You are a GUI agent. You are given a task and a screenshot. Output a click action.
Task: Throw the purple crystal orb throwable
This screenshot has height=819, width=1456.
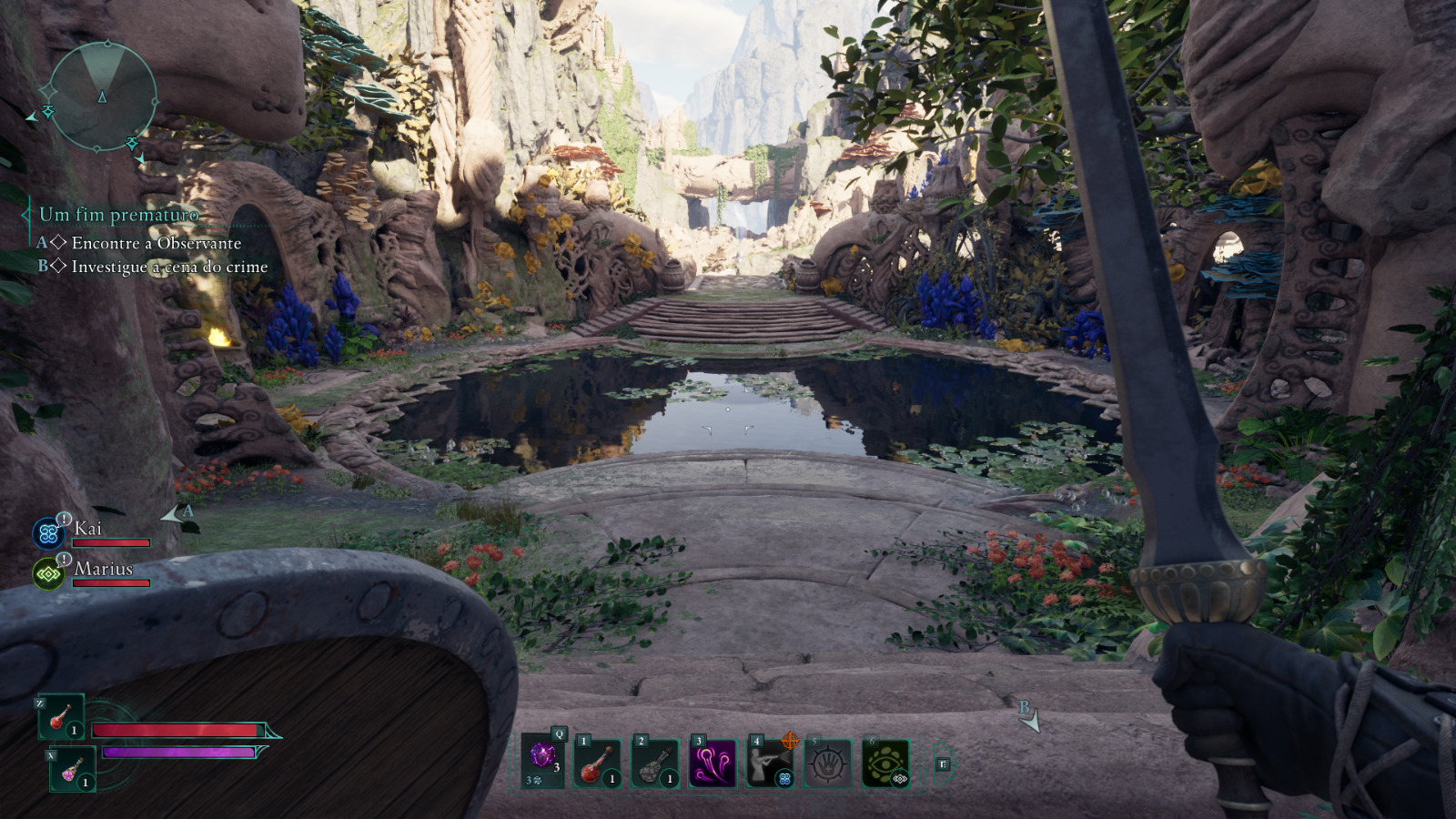coord(543,759)
